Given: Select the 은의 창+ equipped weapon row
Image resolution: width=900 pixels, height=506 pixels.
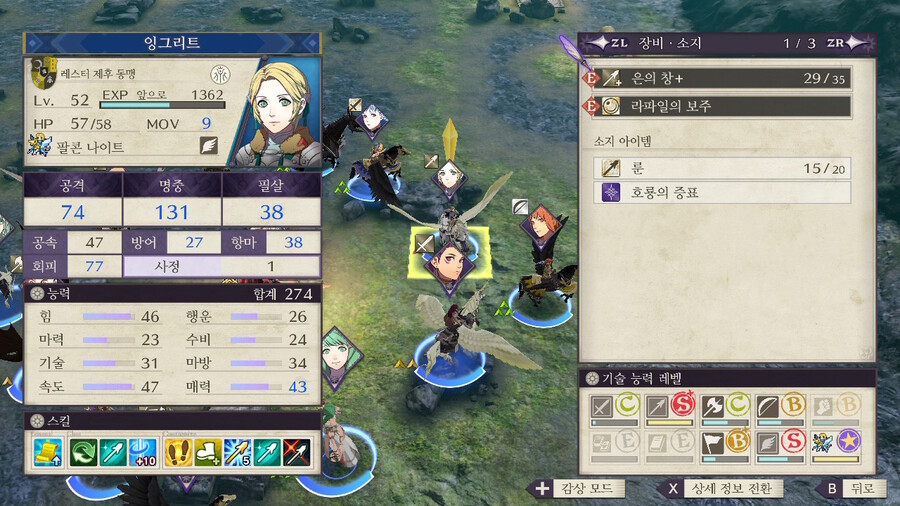Looking at the screenshot, I should pyautogui.click(x=717, y=79).
